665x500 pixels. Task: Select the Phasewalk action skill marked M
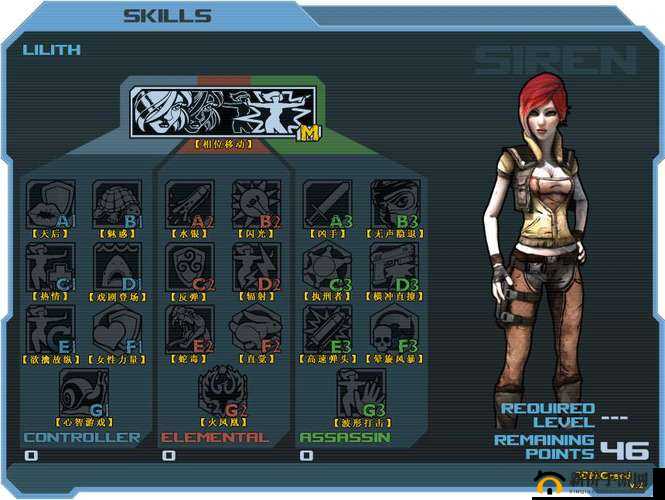(x=223, y=112)
